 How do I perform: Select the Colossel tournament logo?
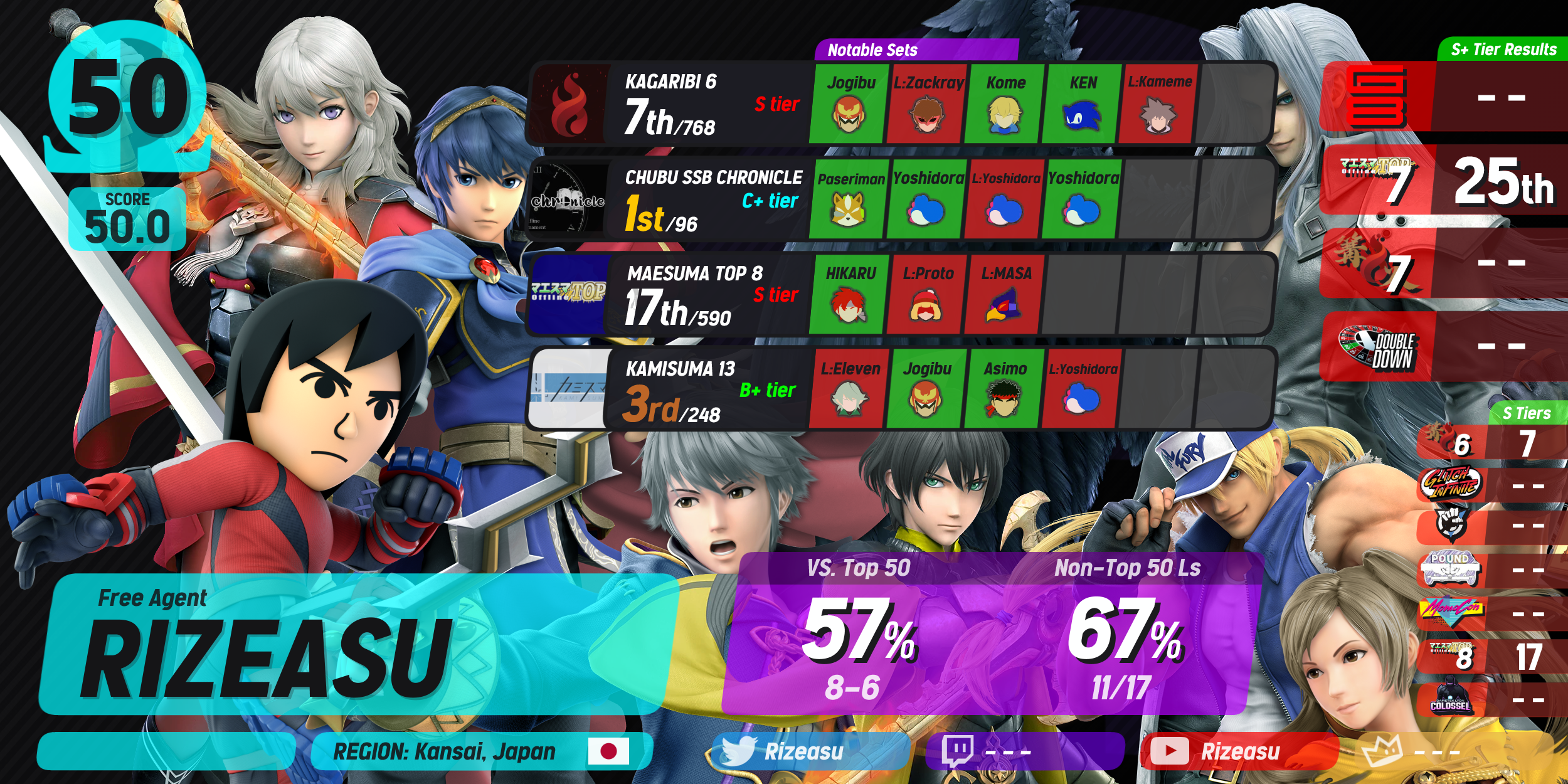[1451, 697]
